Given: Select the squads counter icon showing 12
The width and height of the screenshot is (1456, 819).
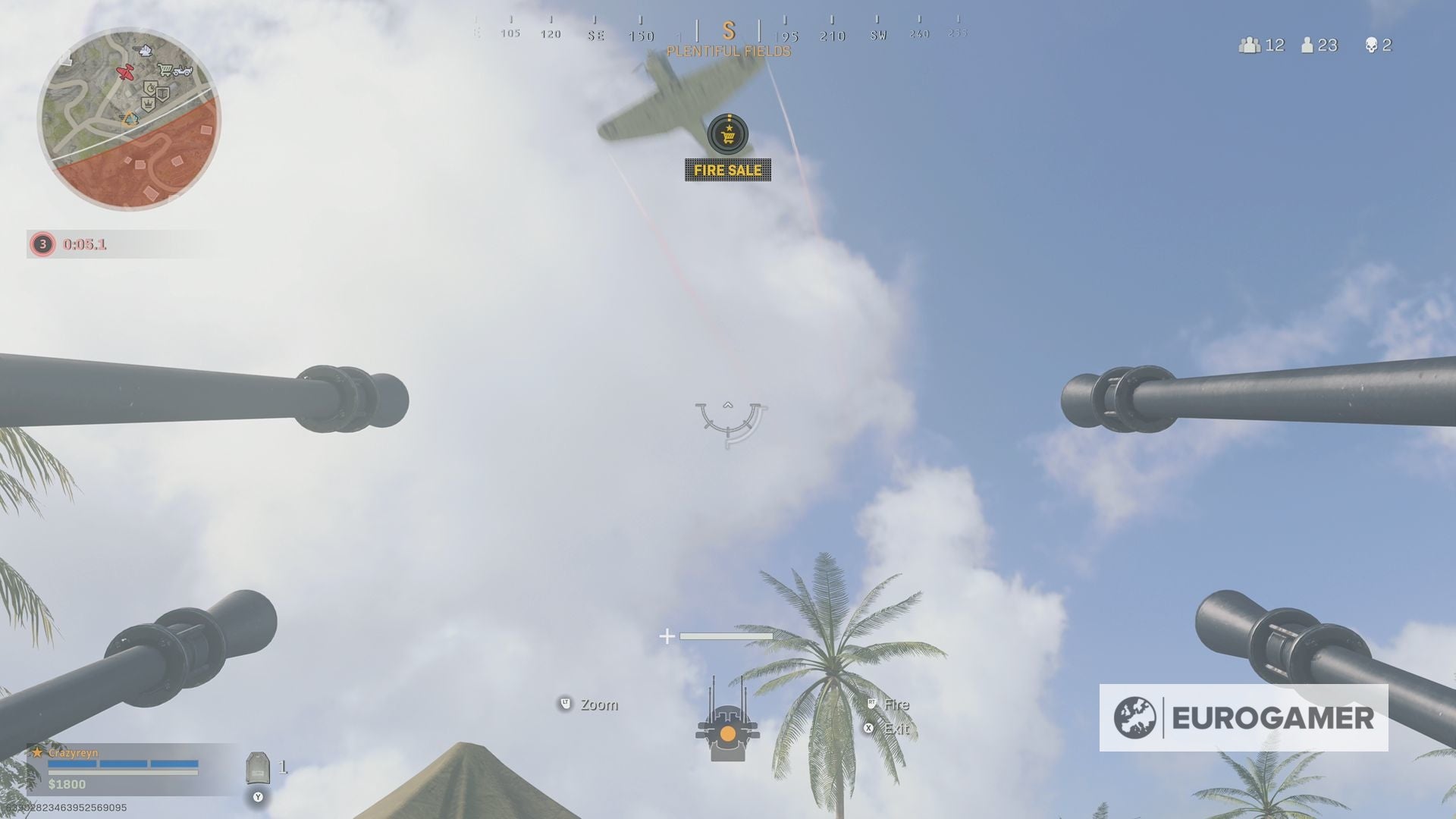Looking at the screenshot, I should (x=1249, y=45).
